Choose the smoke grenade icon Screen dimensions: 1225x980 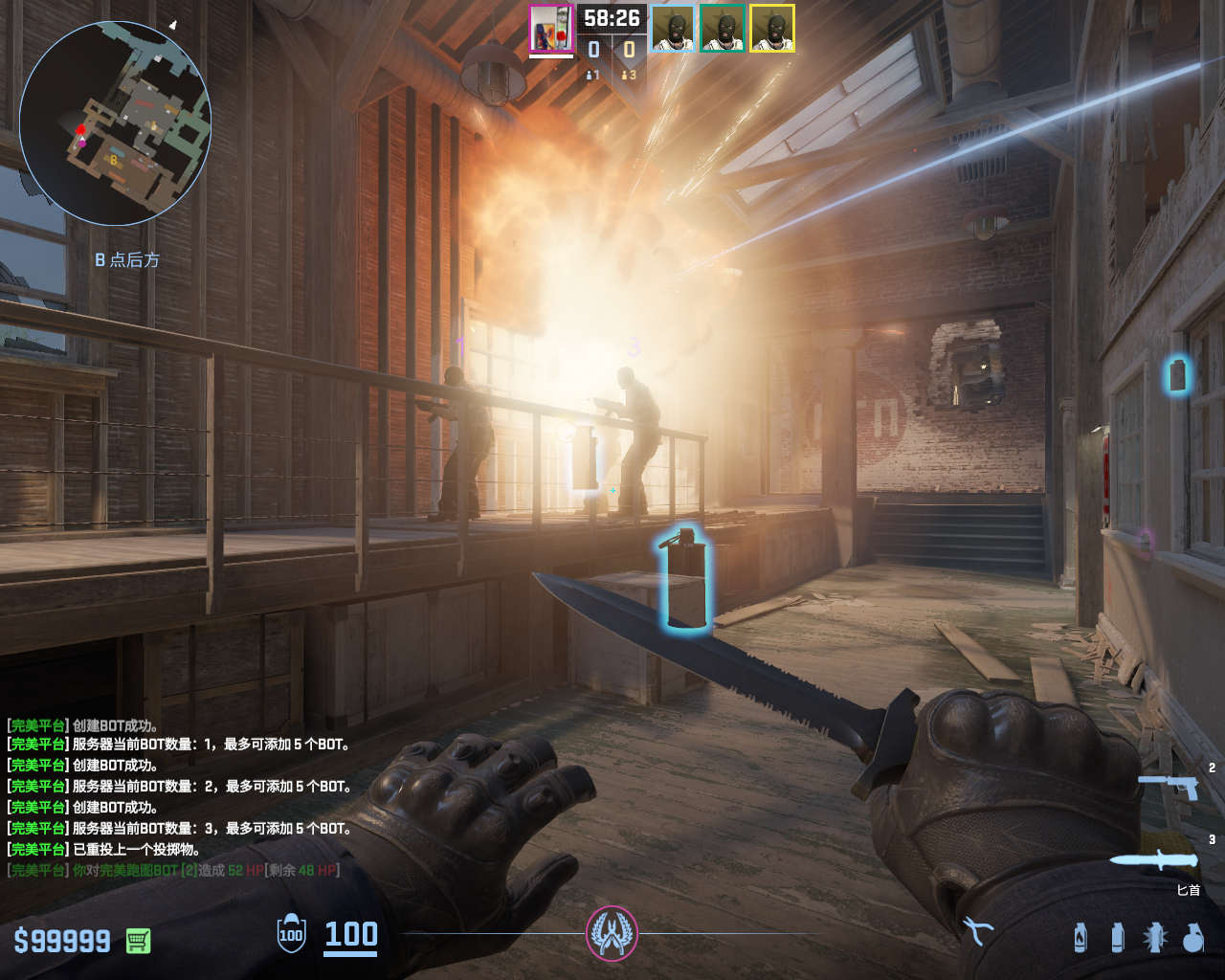coord(1118,938)
